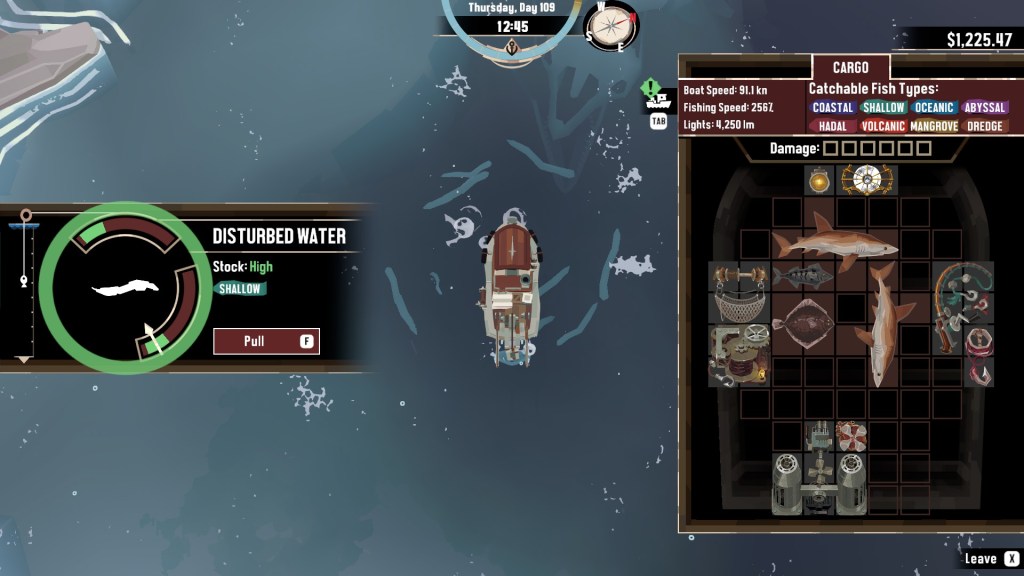The height and width of the screenshot is (576, 1024).
Task: Select the horizontal shark in cargo
Action: [836, 243]
